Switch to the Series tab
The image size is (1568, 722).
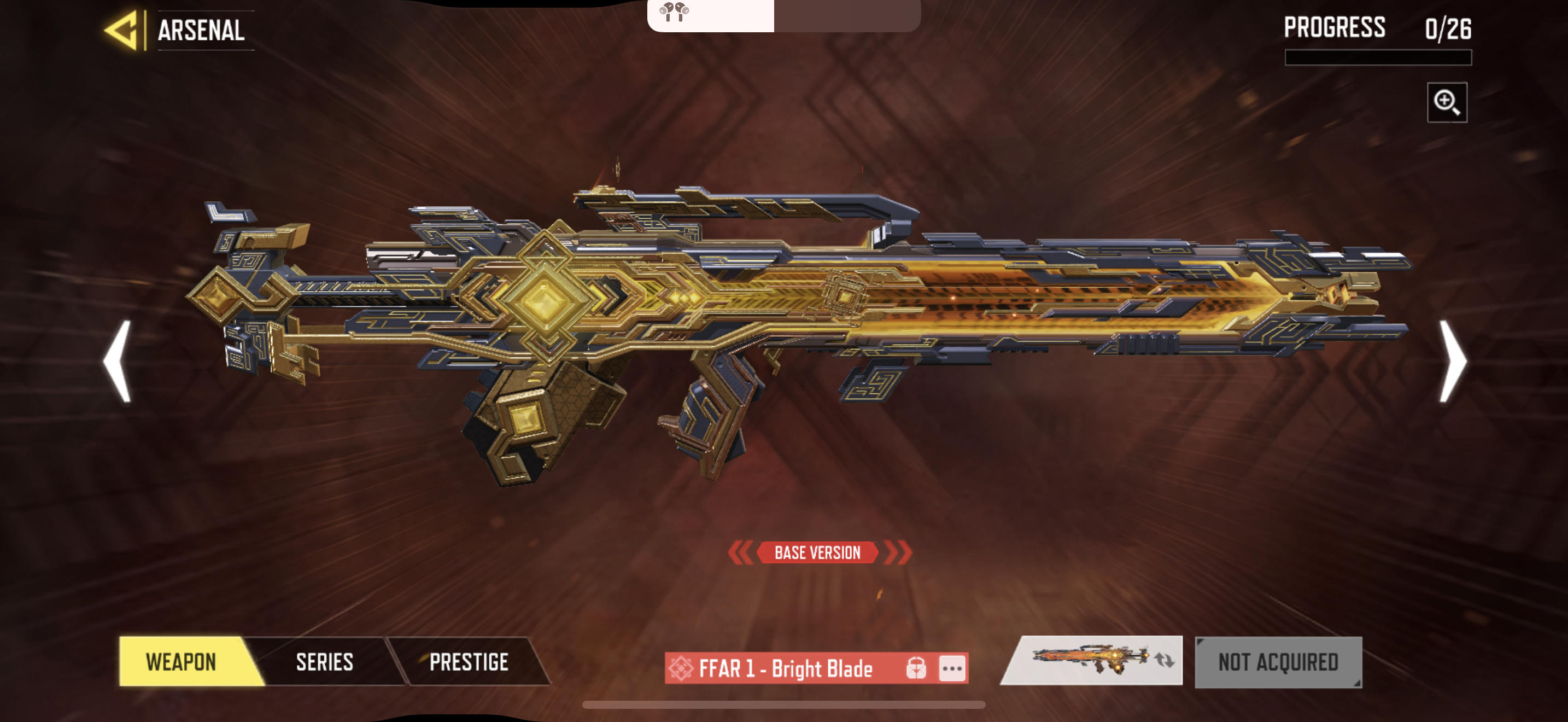(x=324, y=662)
